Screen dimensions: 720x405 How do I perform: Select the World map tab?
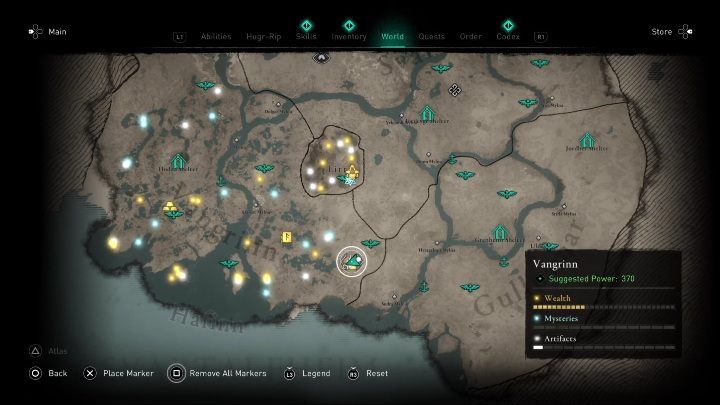click(x=393, y=36)
